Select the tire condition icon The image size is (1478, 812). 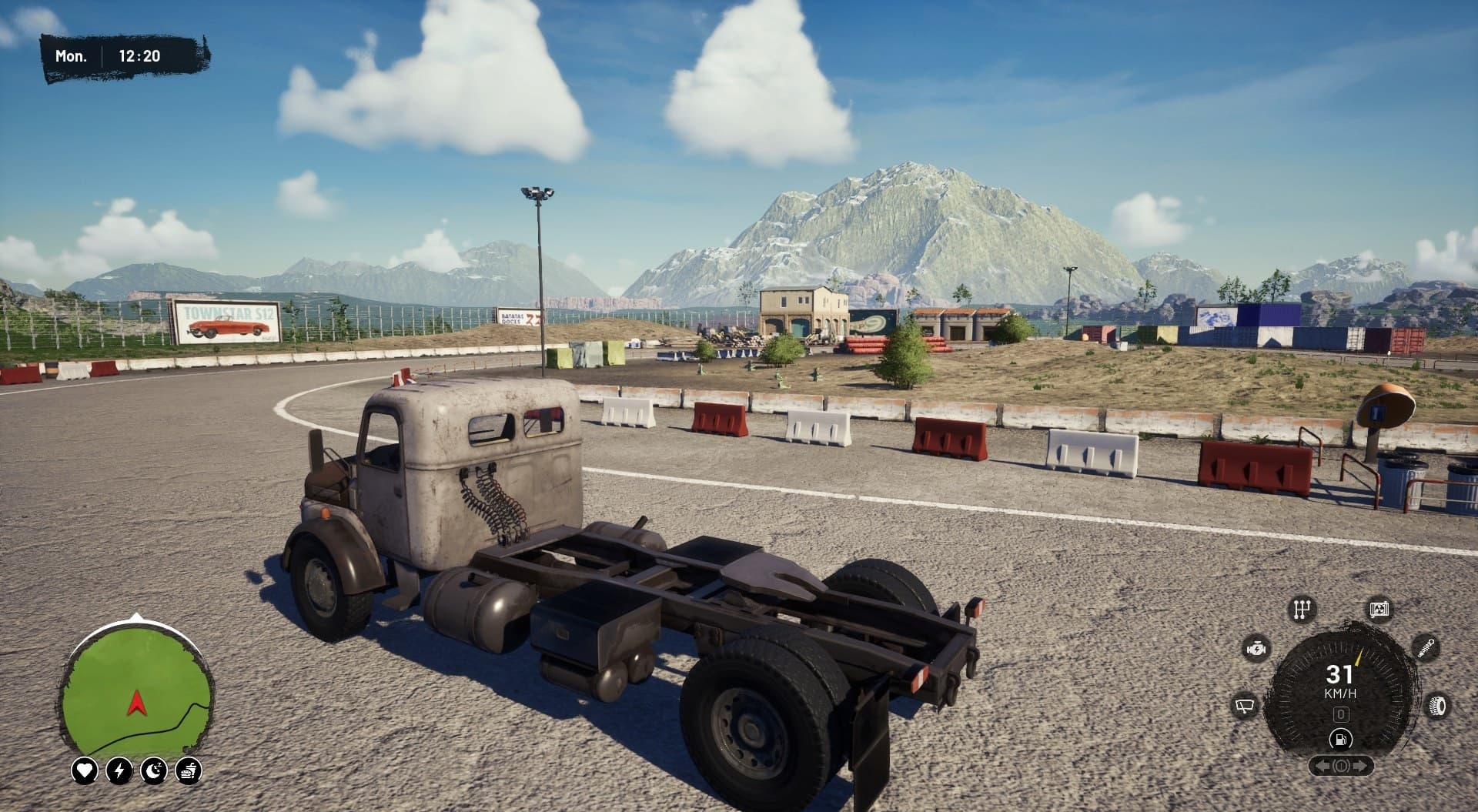click(1436, 705)
